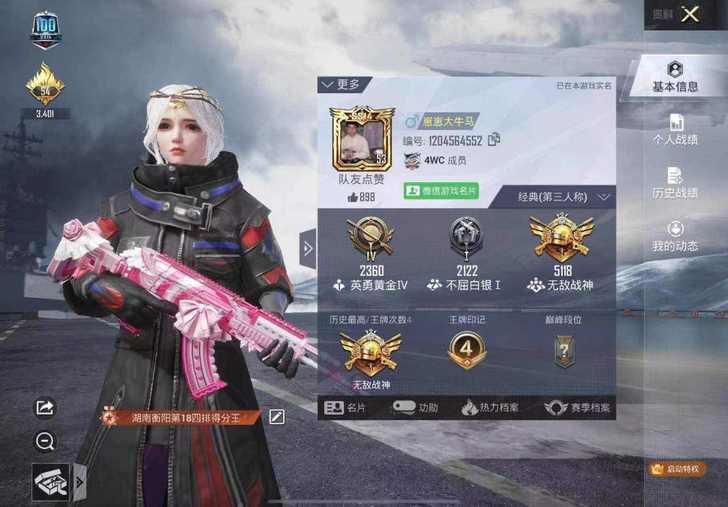The height and width of the screenshot is (507, 728).
Task: Show the 我的动态 tab
Action: point(675,237)
